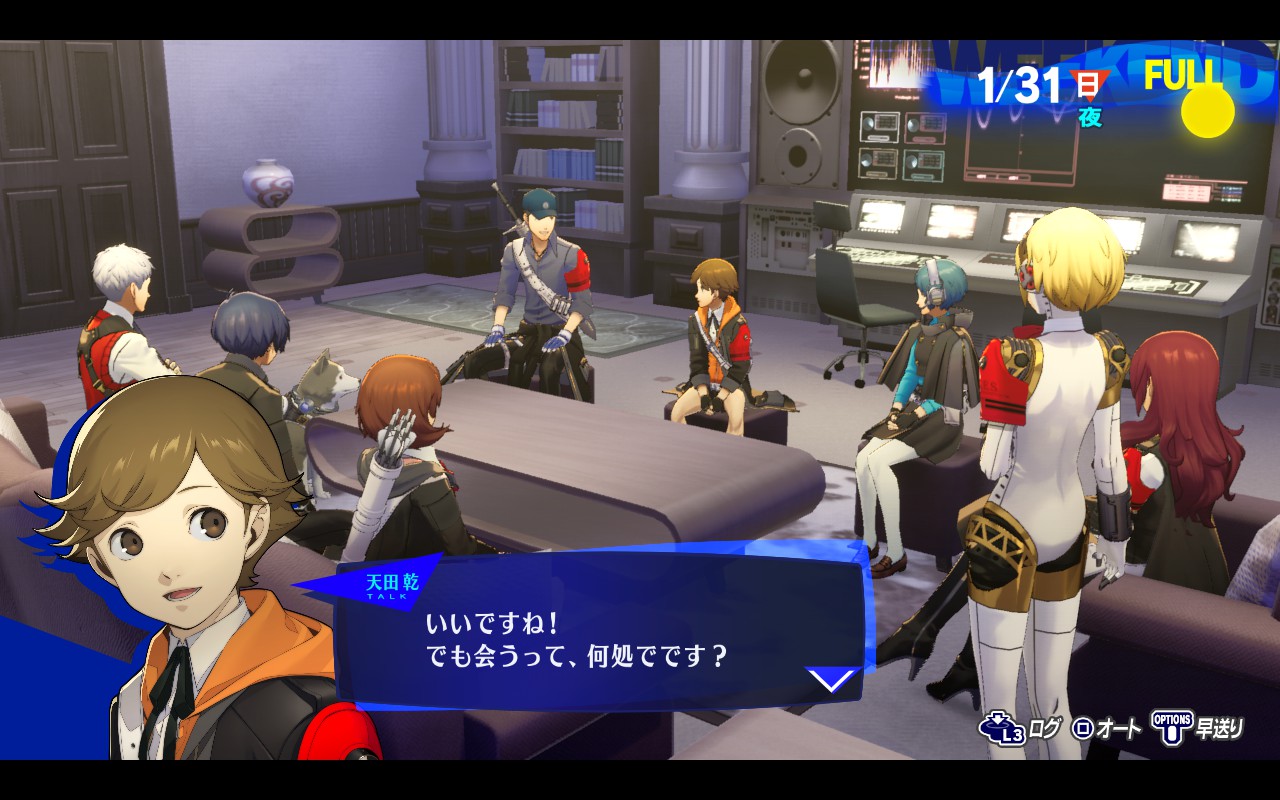1280x800 pixels.
Task: Advance dialogue with the white down arrow
Action: pos(833,680)
